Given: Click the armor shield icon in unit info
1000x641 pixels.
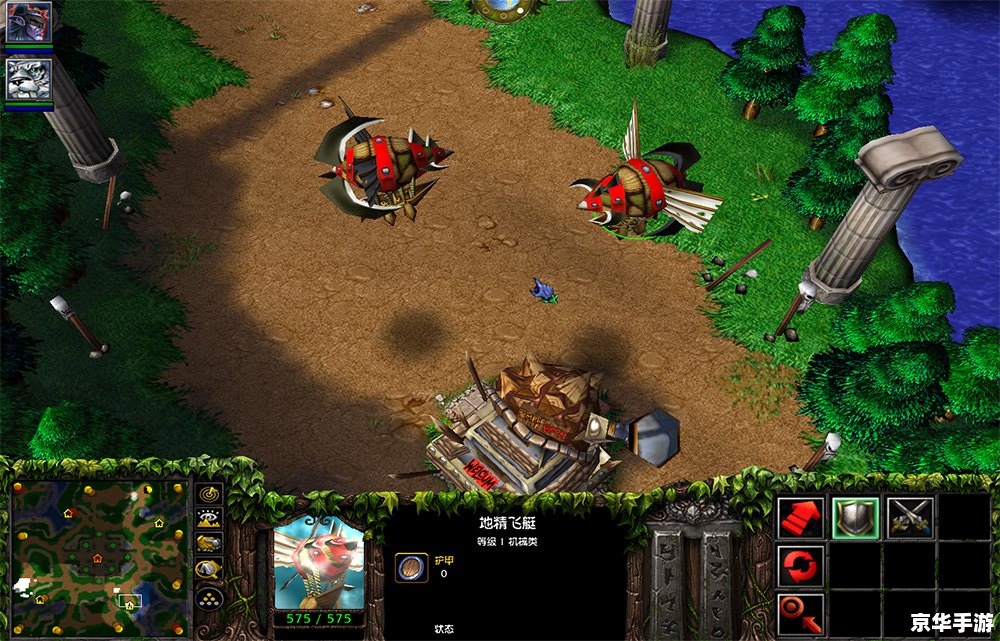Looking at the screenshot, I should click(x=409, y=567).
